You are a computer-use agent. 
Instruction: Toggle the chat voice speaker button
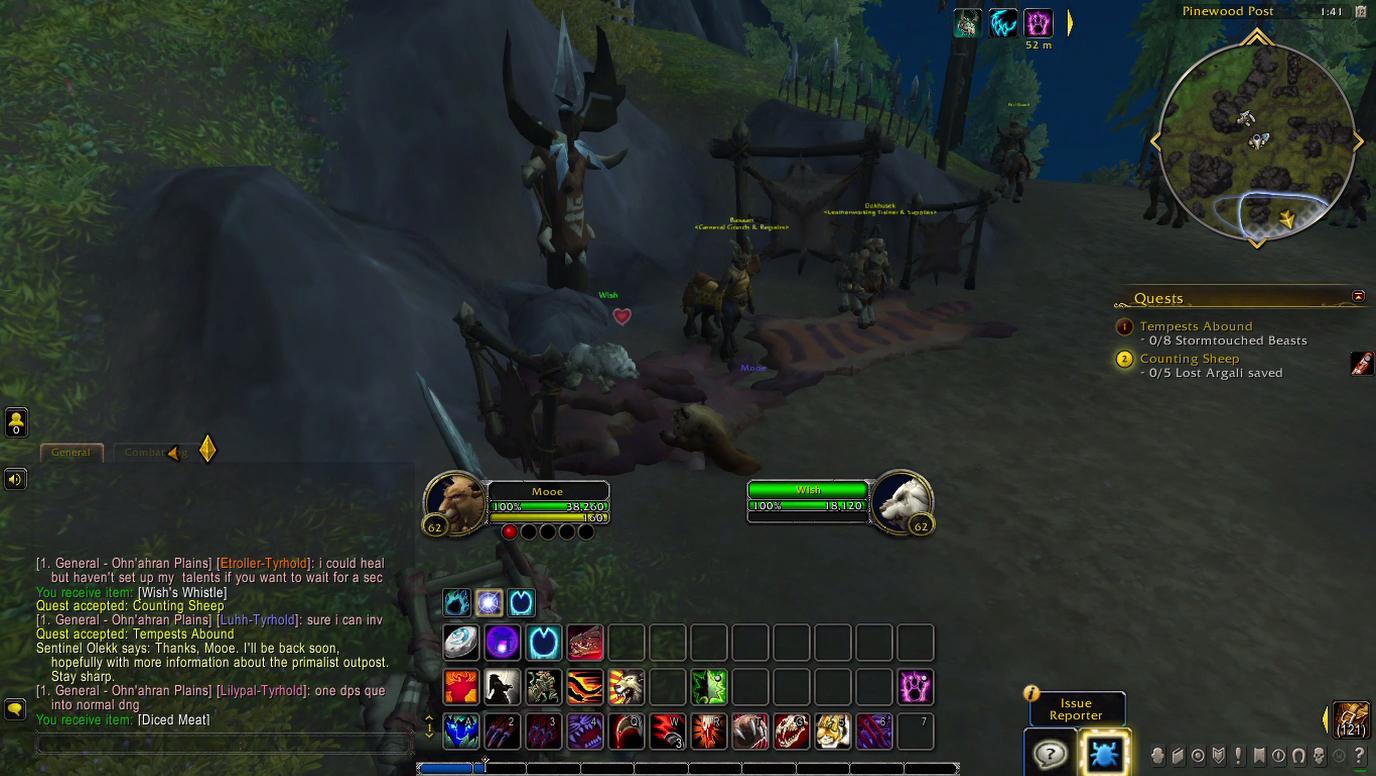[15, 479]
